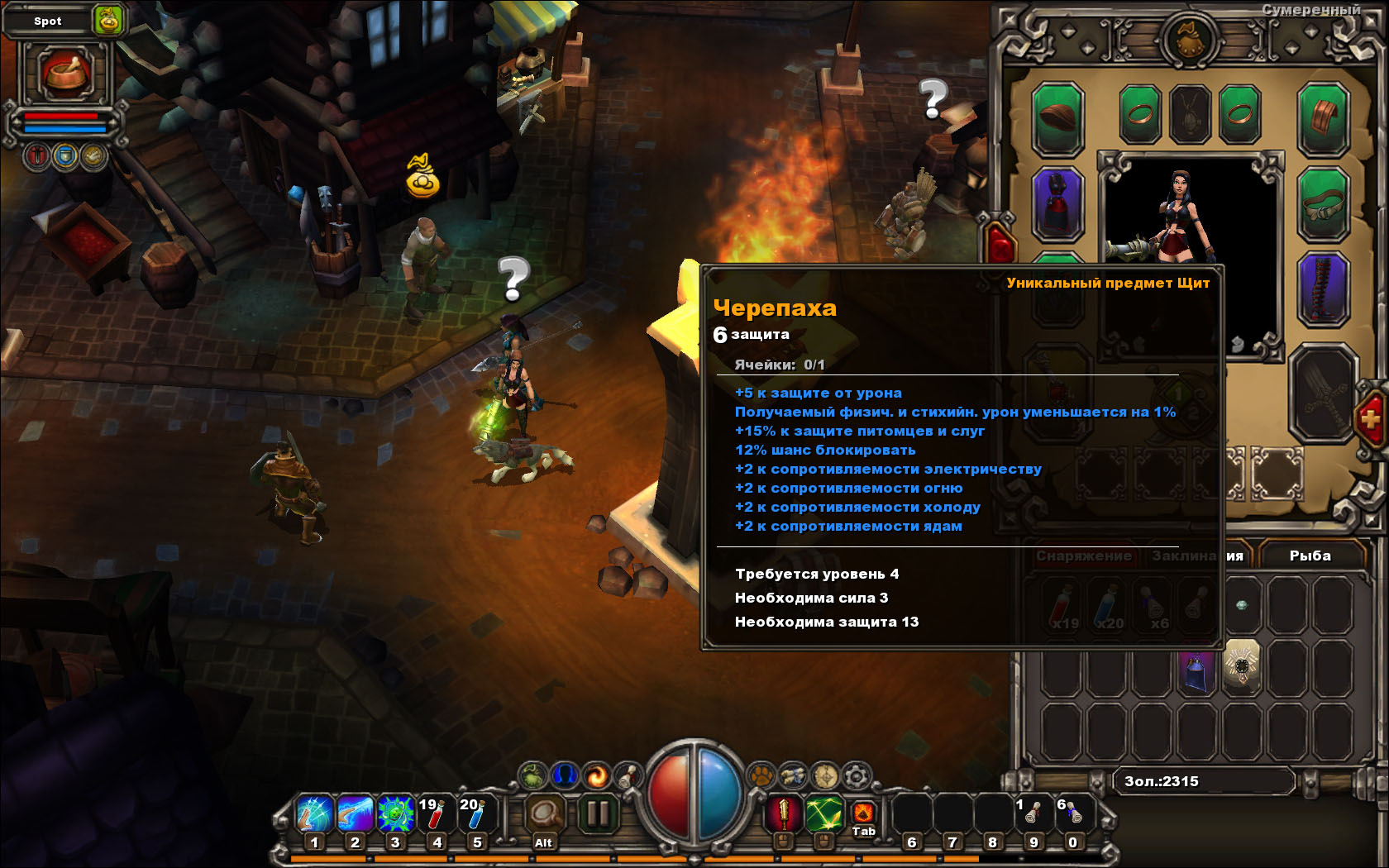Click the pause button on the hotbar
Image resolution: width=1389 pixels, height=868 pixels.
click(x=597, y=814)
